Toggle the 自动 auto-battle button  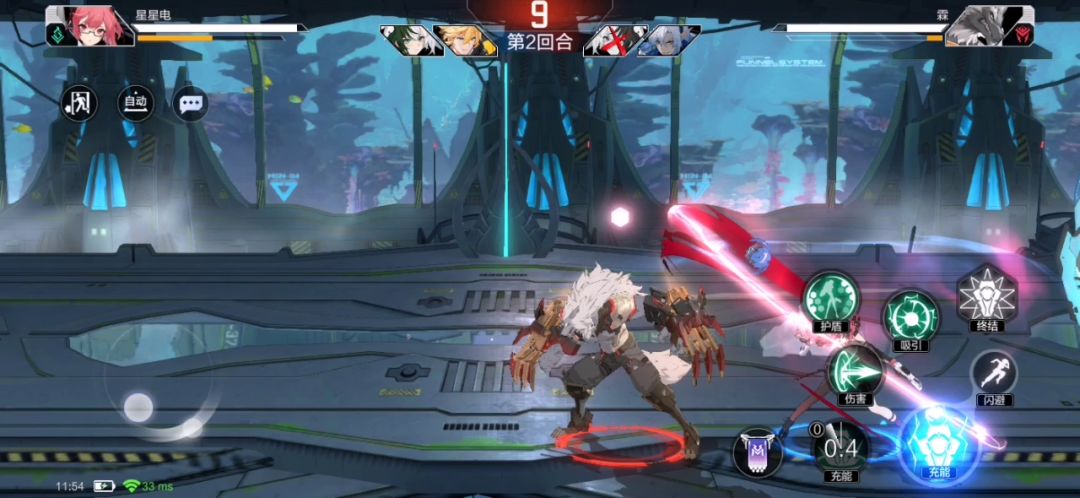(x=135, y=102)
